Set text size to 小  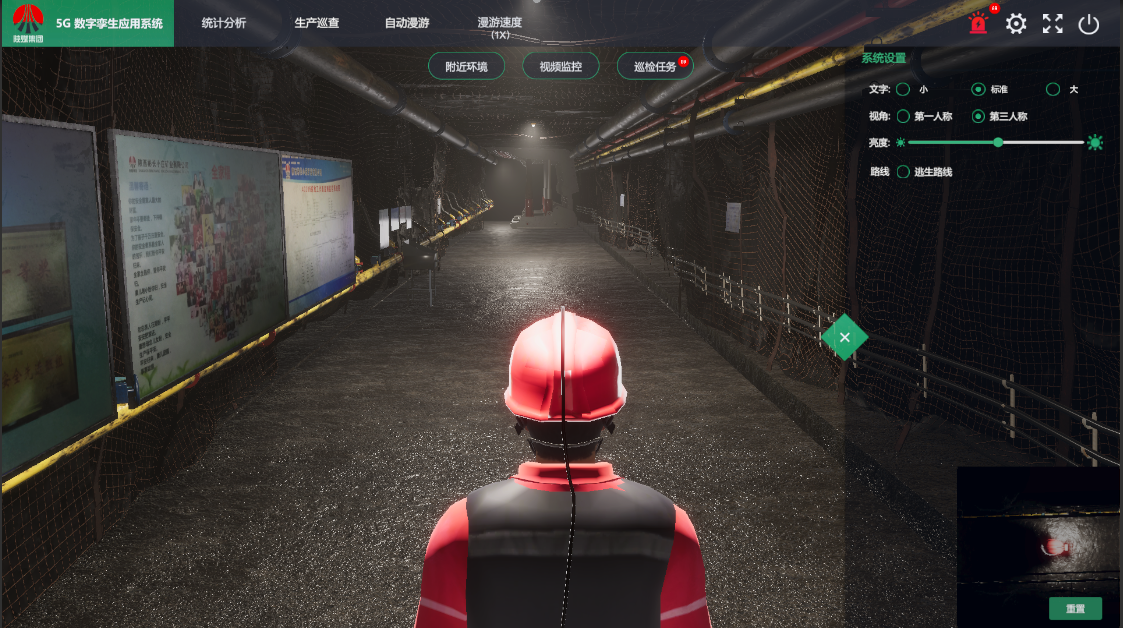[x=903, y=90]
